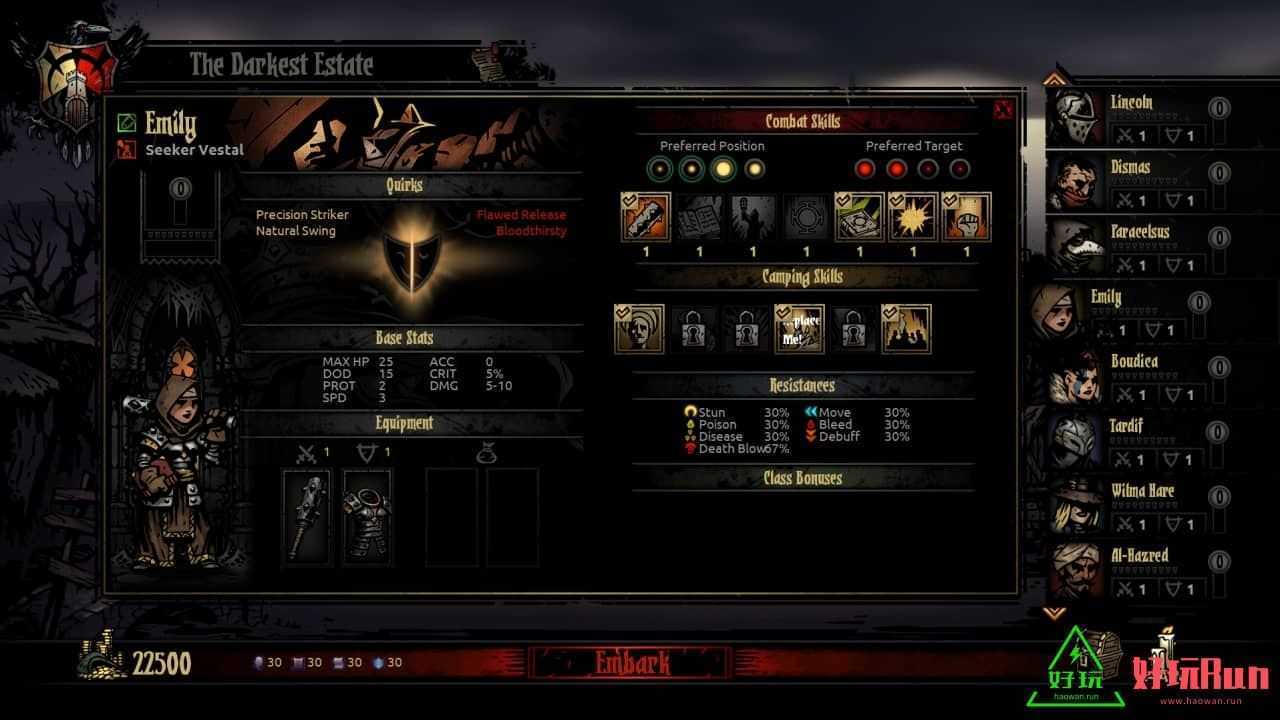Image resolution: width=1280 pixels, height=720 pixels.
Task: Close the Emily character sheet
Action: pos(1003,110)
